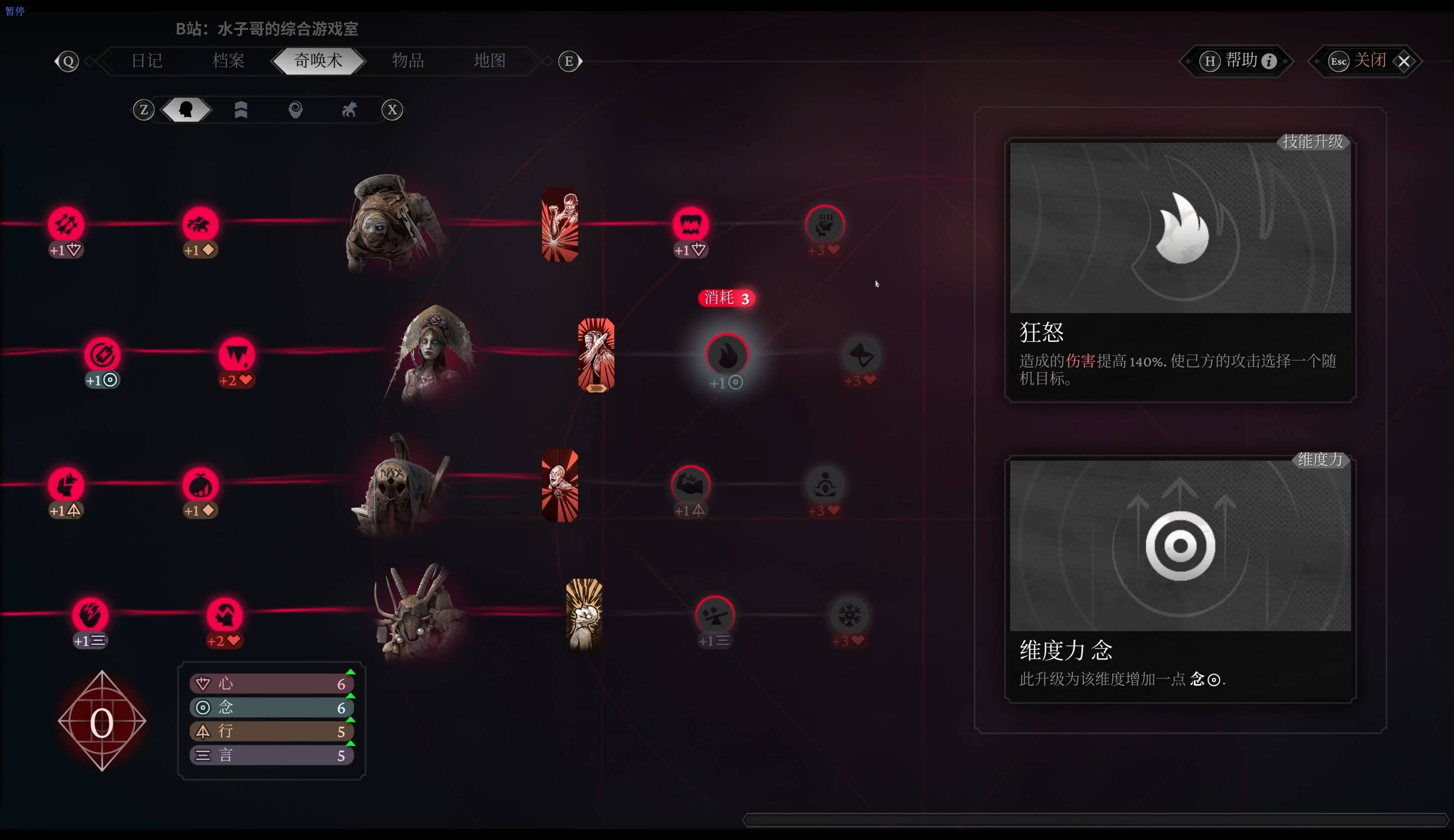Click the 奇唤术 tab
Screen dimensions: 1454x840
coord(318,61)
